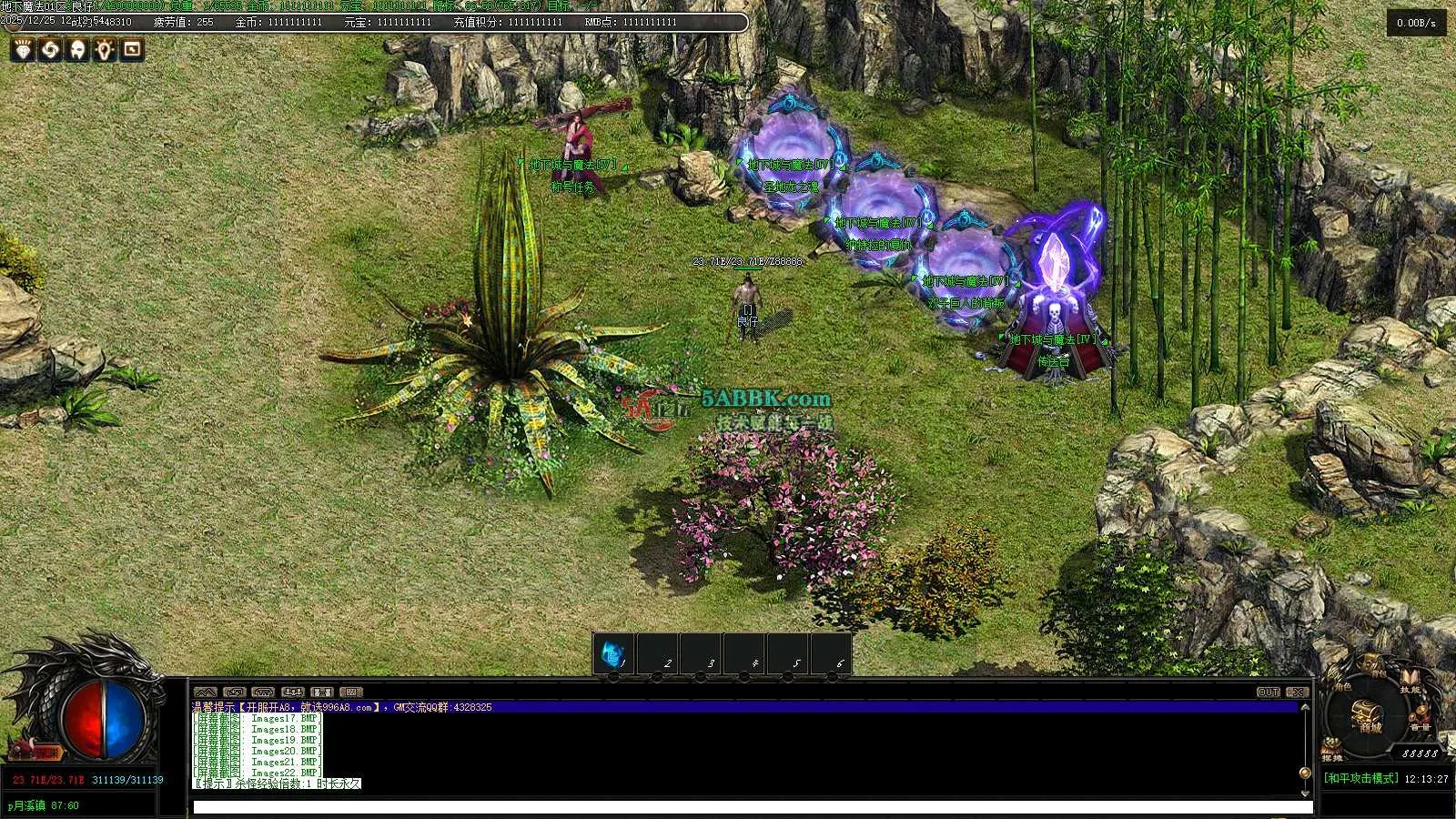Click the chat input field
This screenshot has width=1456, height=819.
point(752,806)
